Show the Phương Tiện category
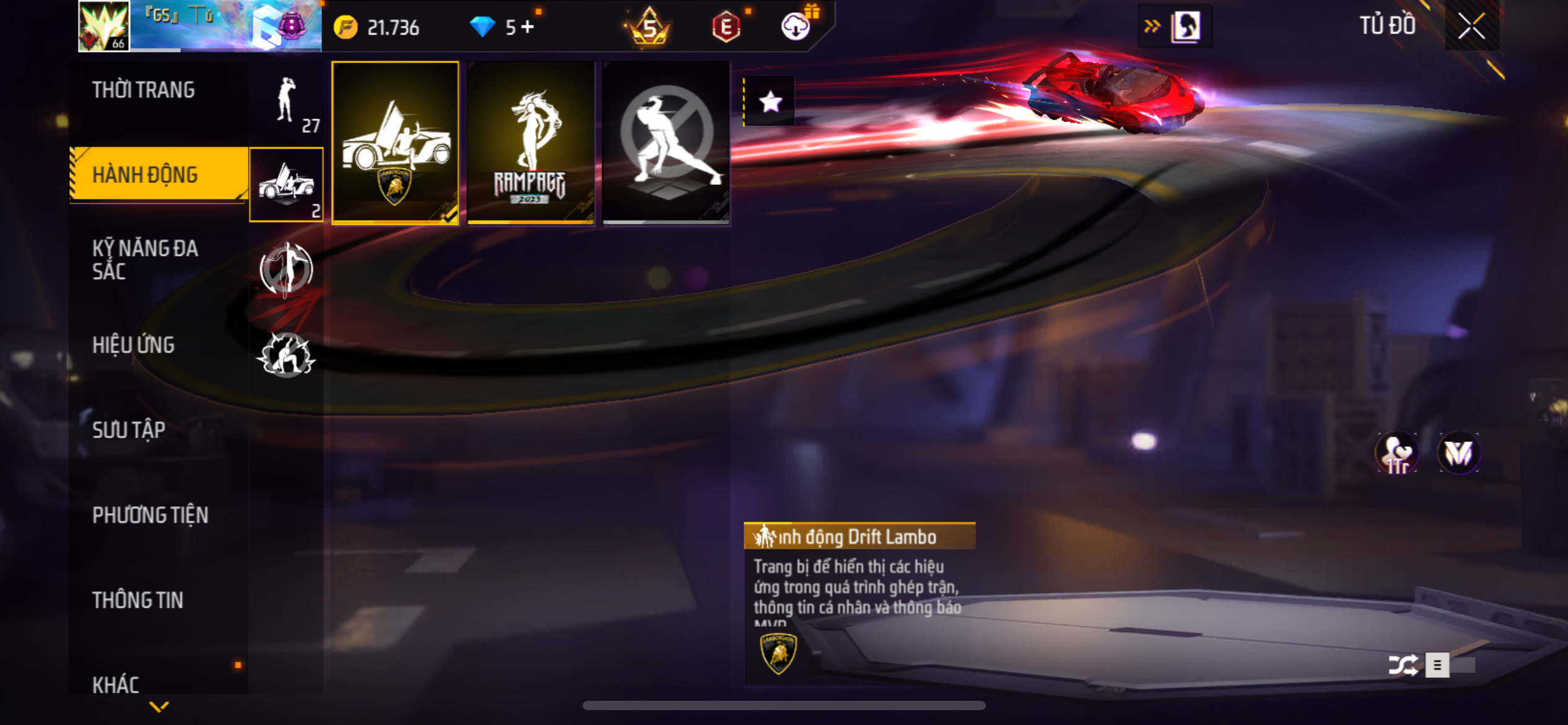Image resolution: width=1568 pixels, height=725 pixels. (150, 515)
